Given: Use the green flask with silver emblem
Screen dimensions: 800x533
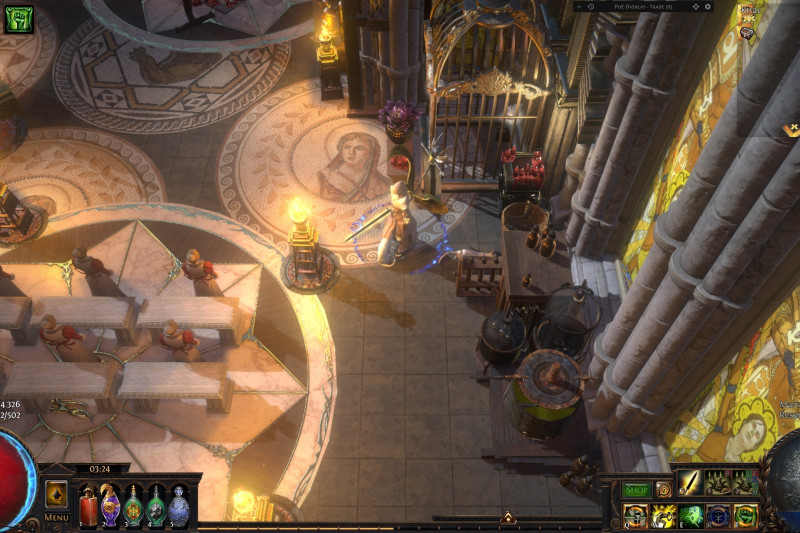Looking at the screenshot, I should pos(155,505).
